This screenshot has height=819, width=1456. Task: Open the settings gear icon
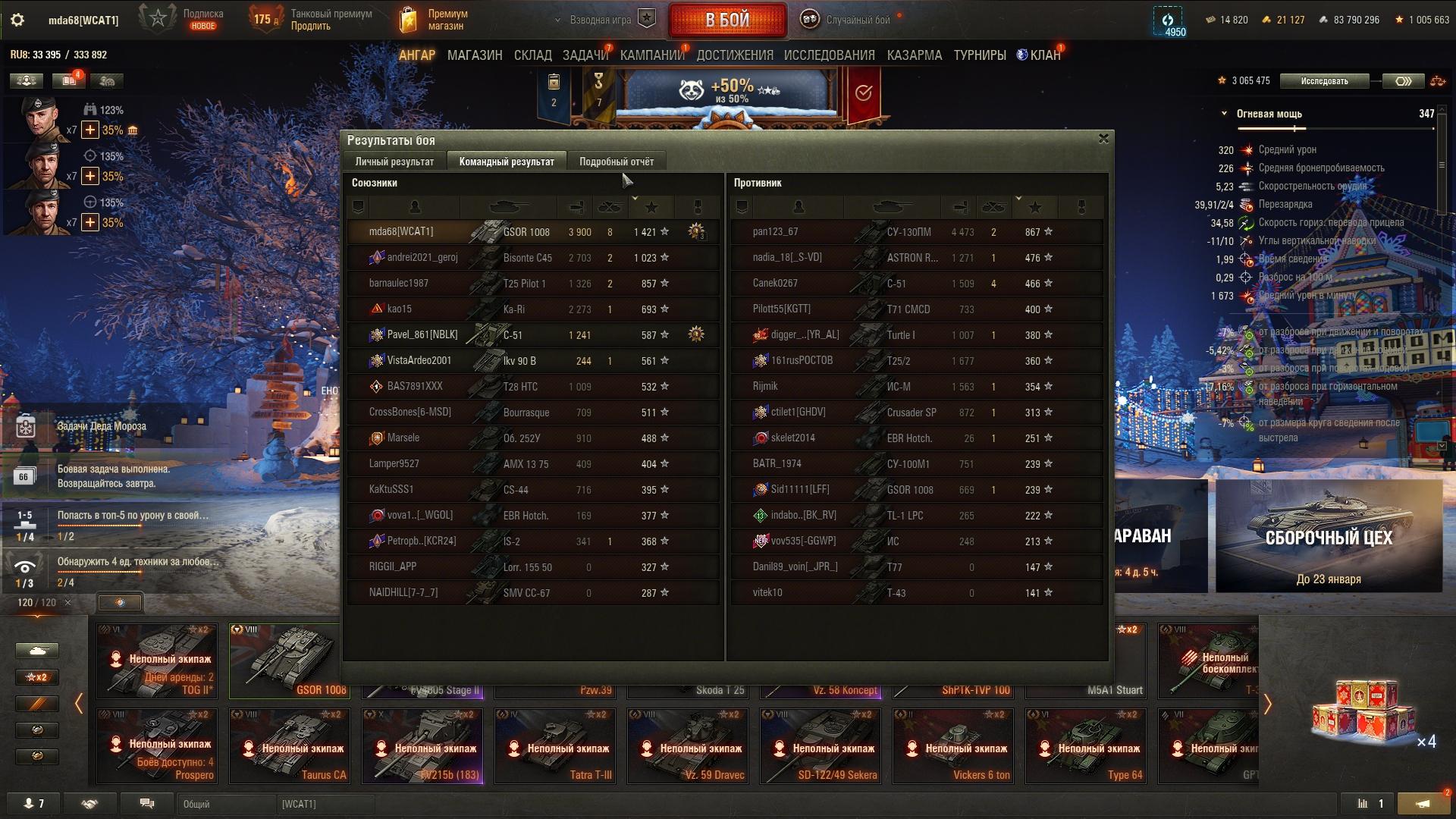click(17, 20)
